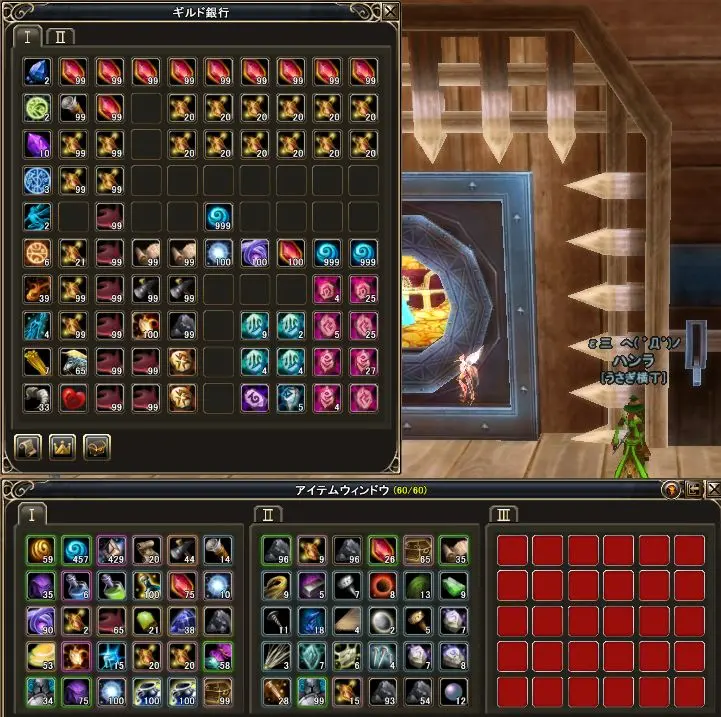Select the red heart item in bank
The image size is (721, 717).
pos(73,398)
